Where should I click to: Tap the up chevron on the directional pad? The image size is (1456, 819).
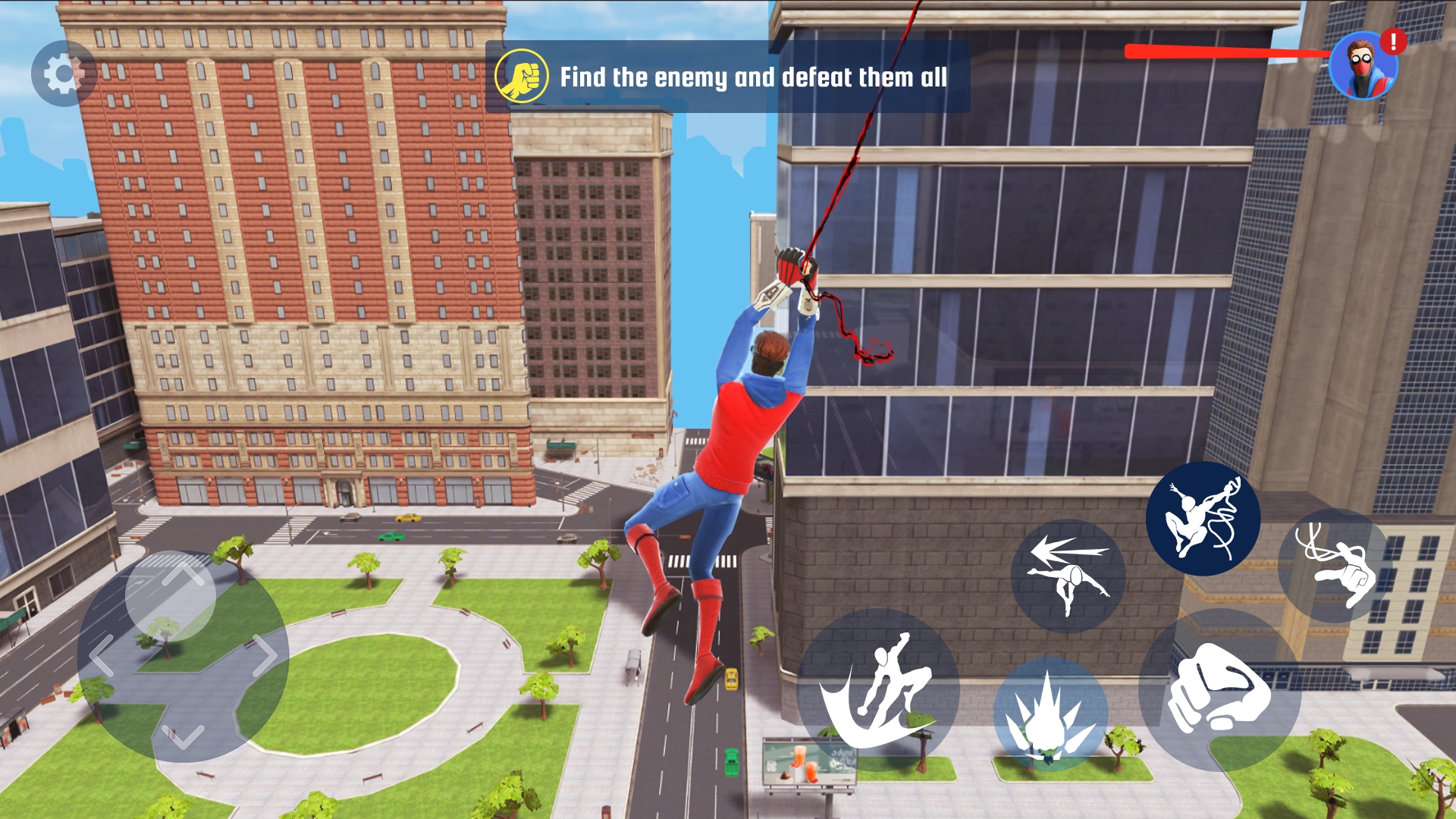(183, 573)
